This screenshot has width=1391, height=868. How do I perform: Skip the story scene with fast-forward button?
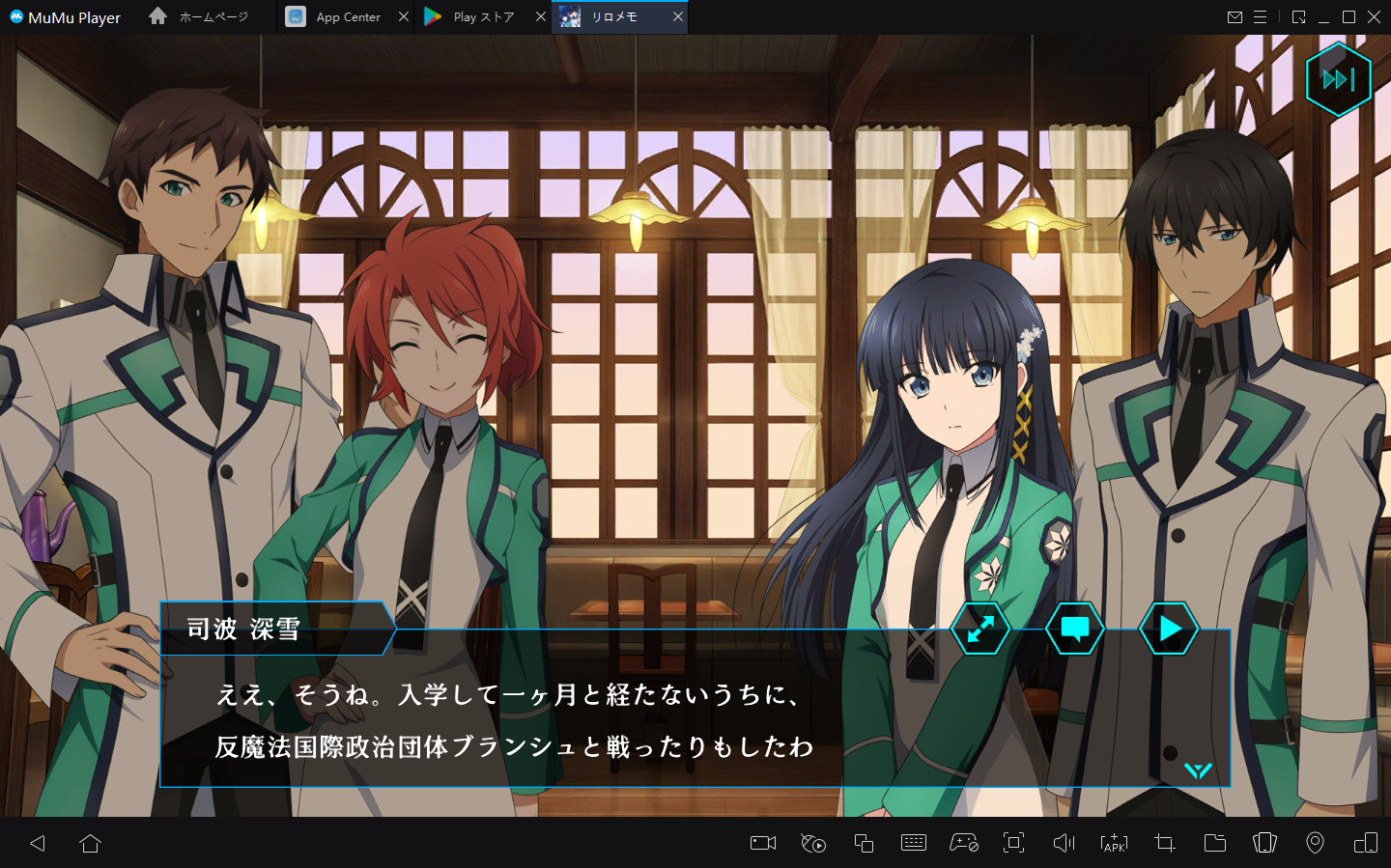pyautogui.click(x=1338, y=80)
